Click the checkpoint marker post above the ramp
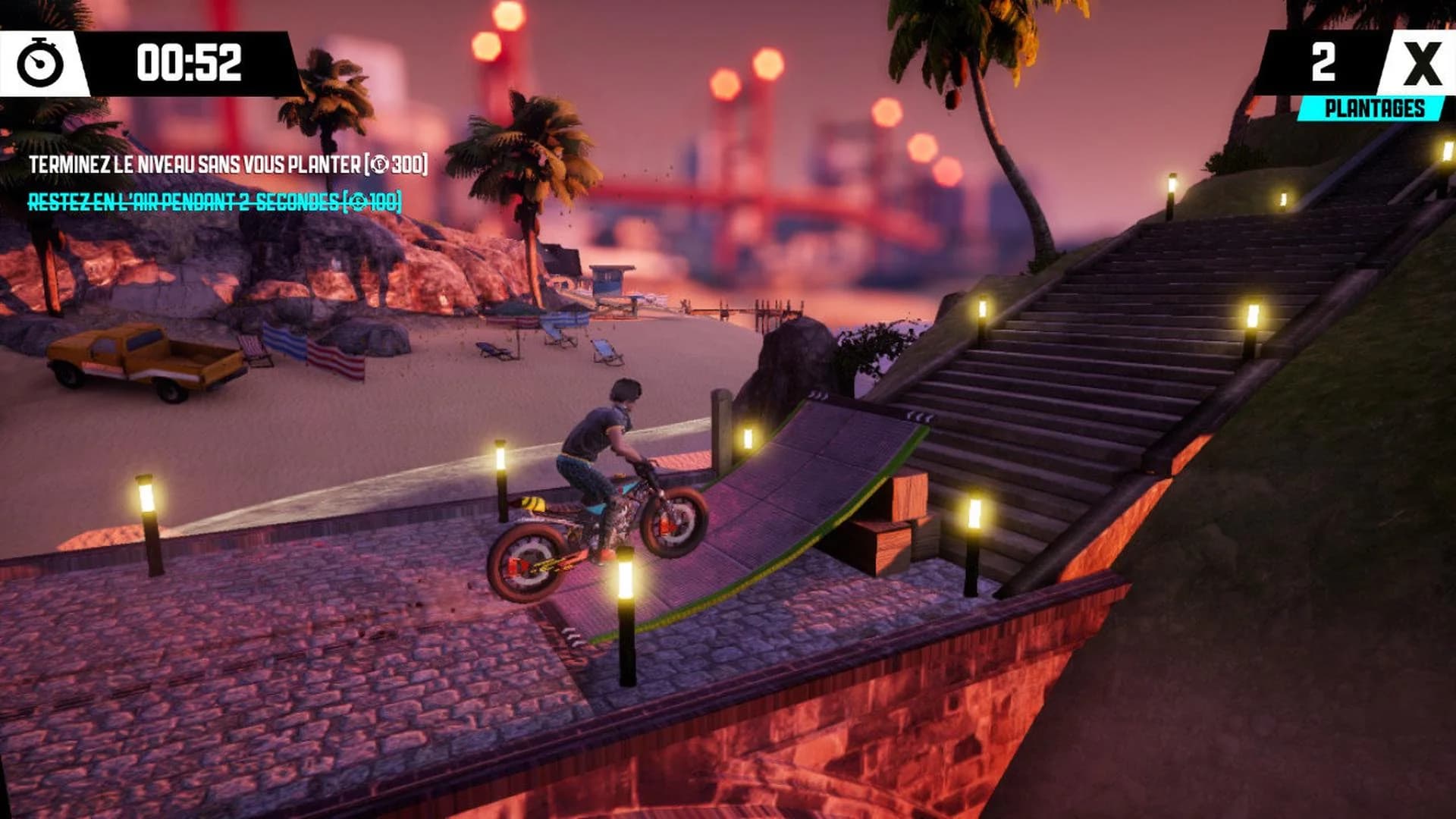This screenshot has height=819, width=1456. click(720, 425)
